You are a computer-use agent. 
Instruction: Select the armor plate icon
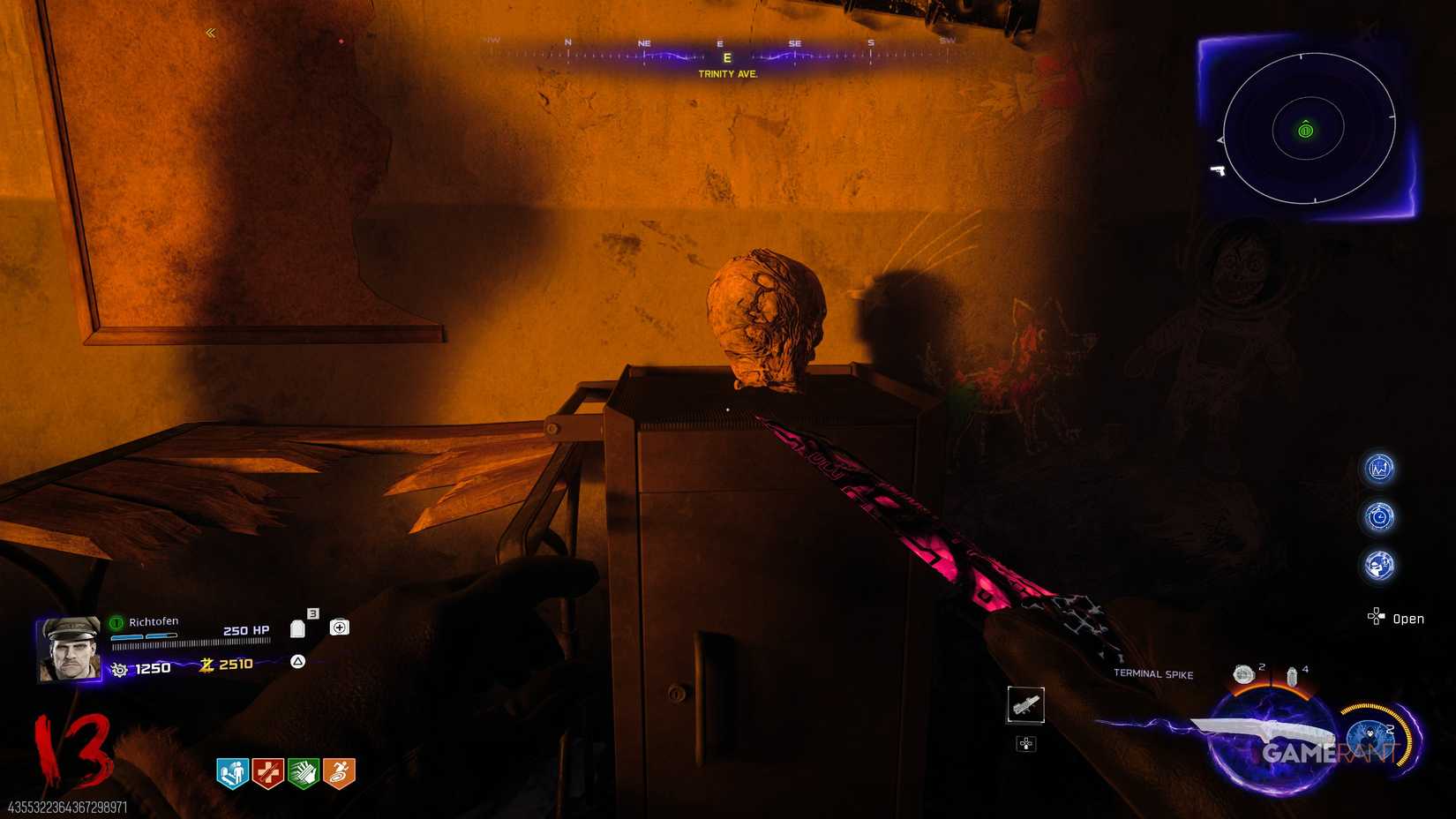coord(297,627)
